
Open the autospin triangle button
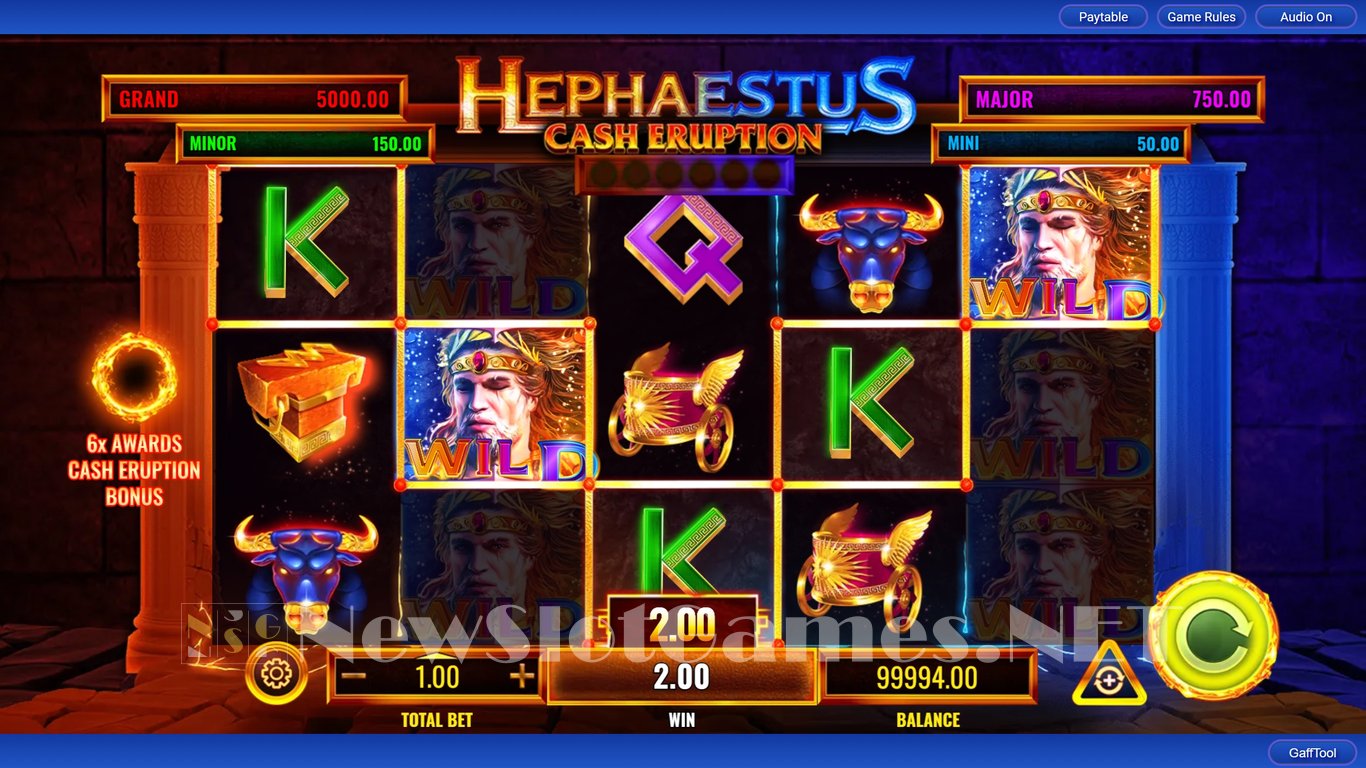(x=1109, y=677)
